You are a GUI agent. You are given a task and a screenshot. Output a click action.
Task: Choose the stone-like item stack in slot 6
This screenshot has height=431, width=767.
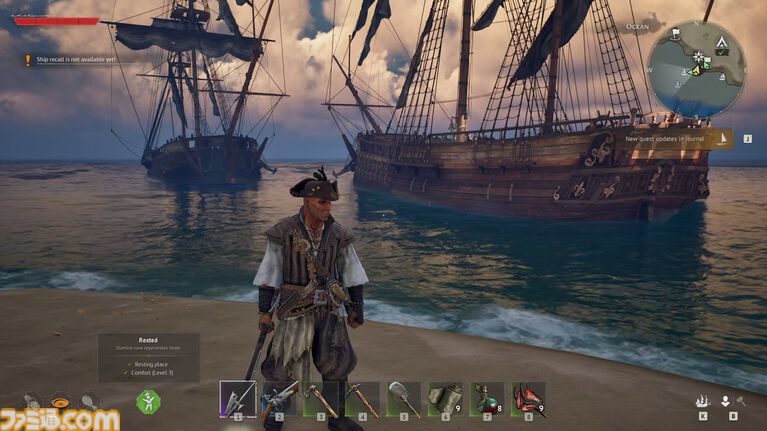445,399
